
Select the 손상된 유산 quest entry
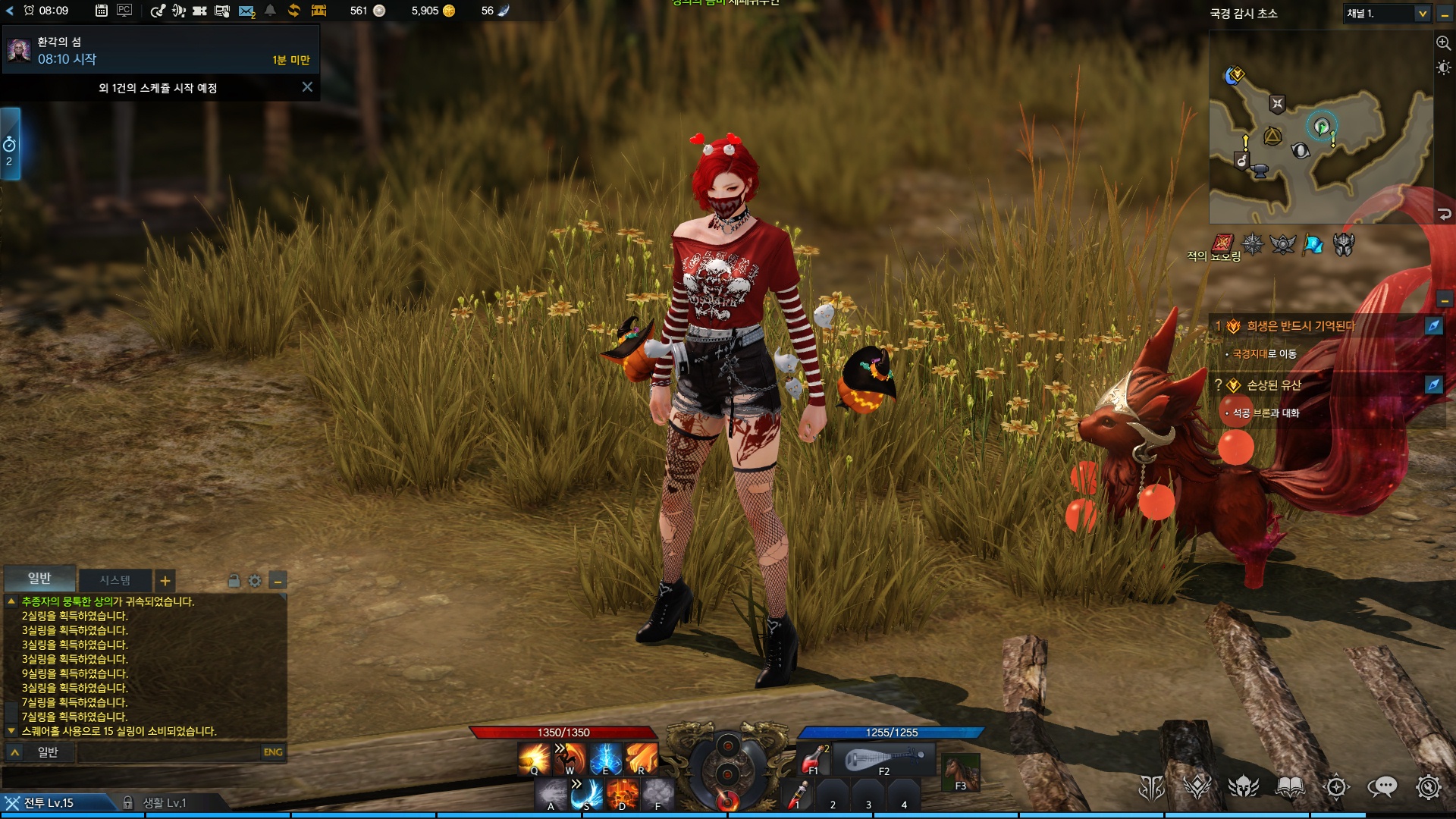tap(1274, 385)
